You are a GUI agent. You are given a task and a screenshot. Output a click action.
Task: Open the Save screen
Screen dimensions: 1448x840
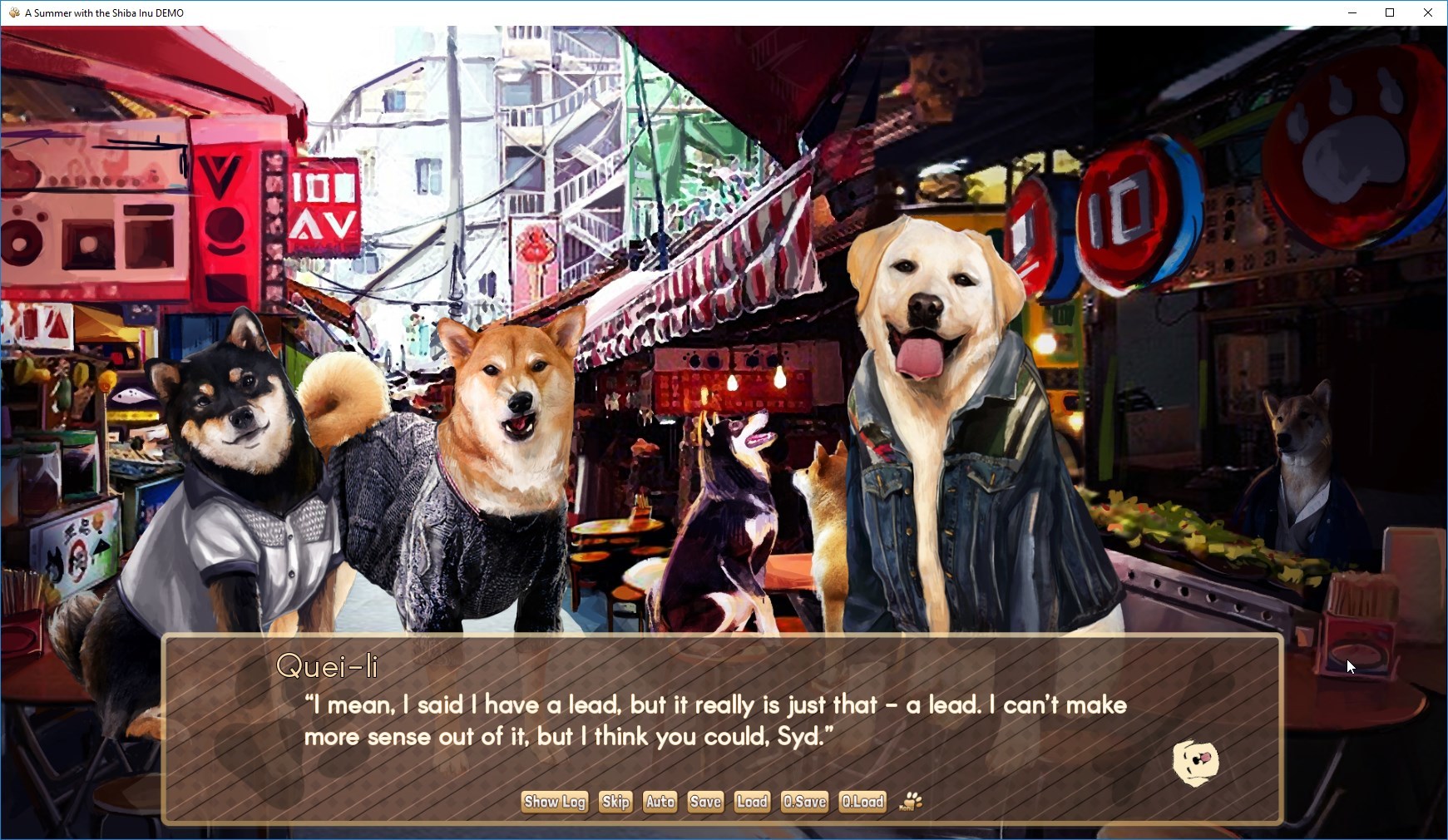pos(705,802)
